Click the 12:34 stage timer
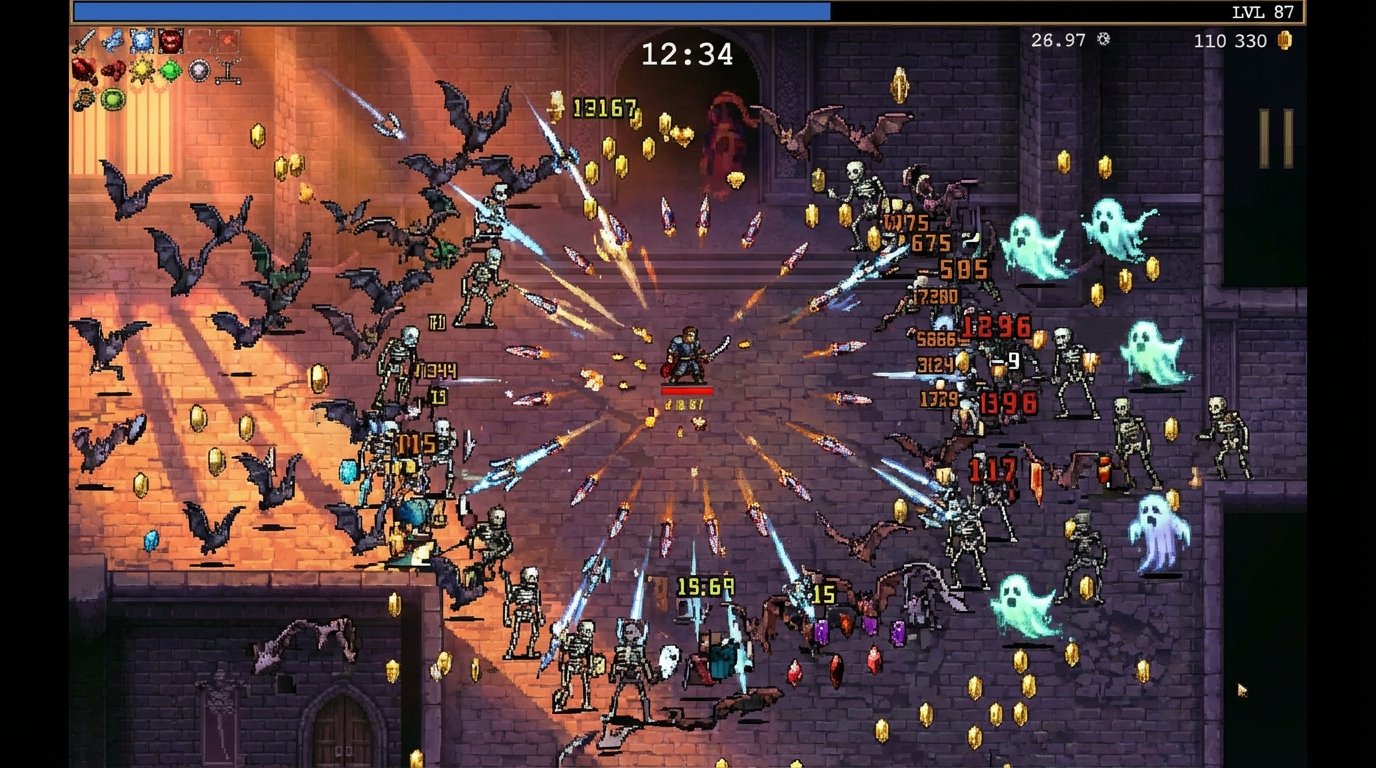 click(686, 56)
